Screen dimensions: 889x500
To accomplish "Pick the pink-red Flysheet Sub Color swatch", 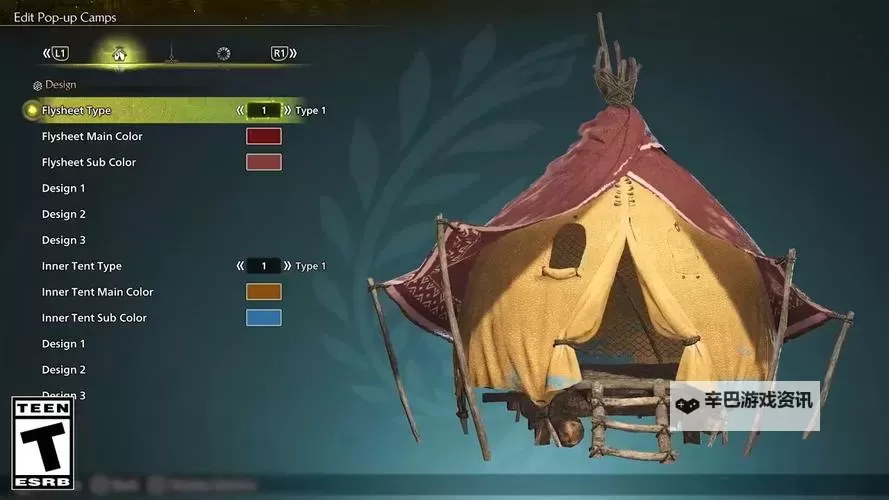I will [x=264, y=162].
